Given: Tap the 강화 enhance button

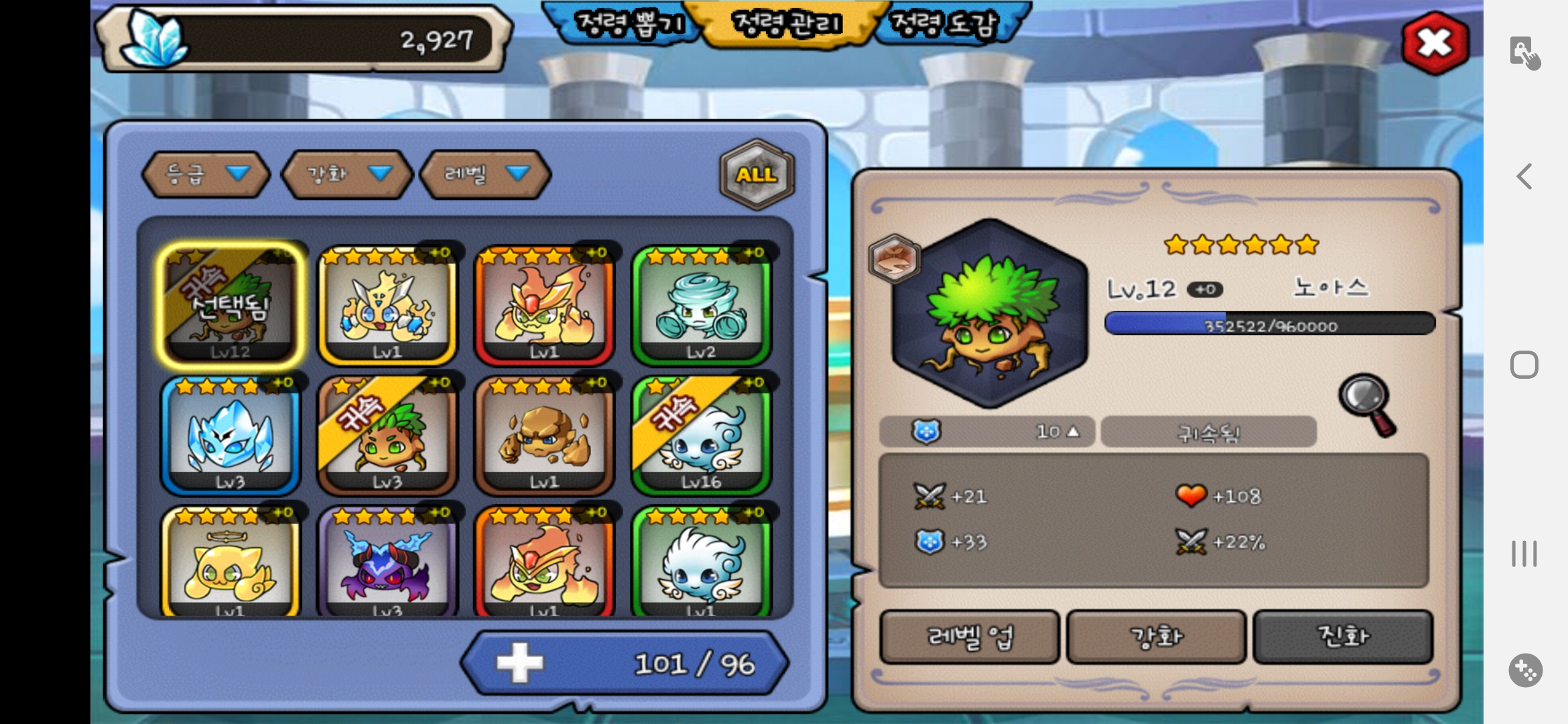Looking at the screenshot, I should pyautogui.click(x=1157, y=636).
